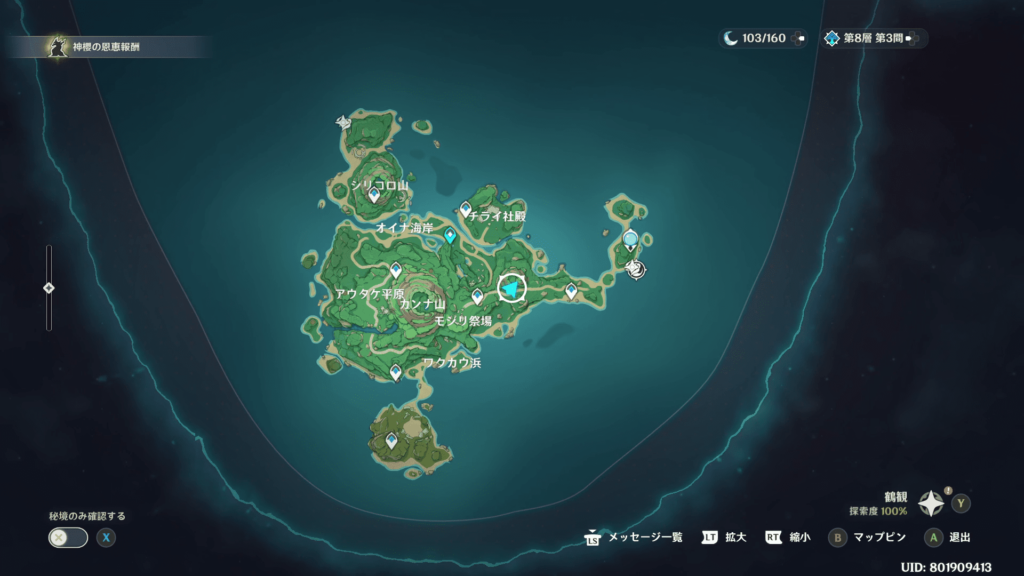Click the player location arrow marker

point(512,289)
